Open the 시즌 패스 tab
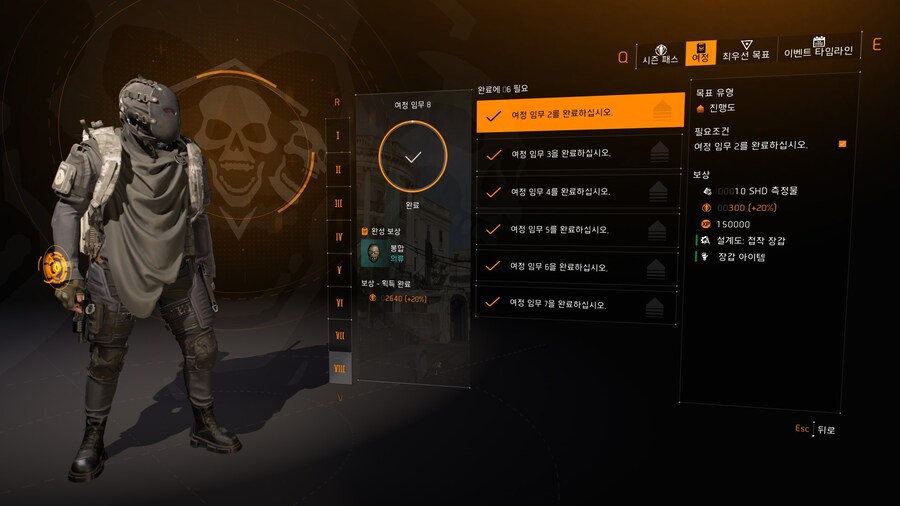 pyautogui.click(x=659, y=54)
